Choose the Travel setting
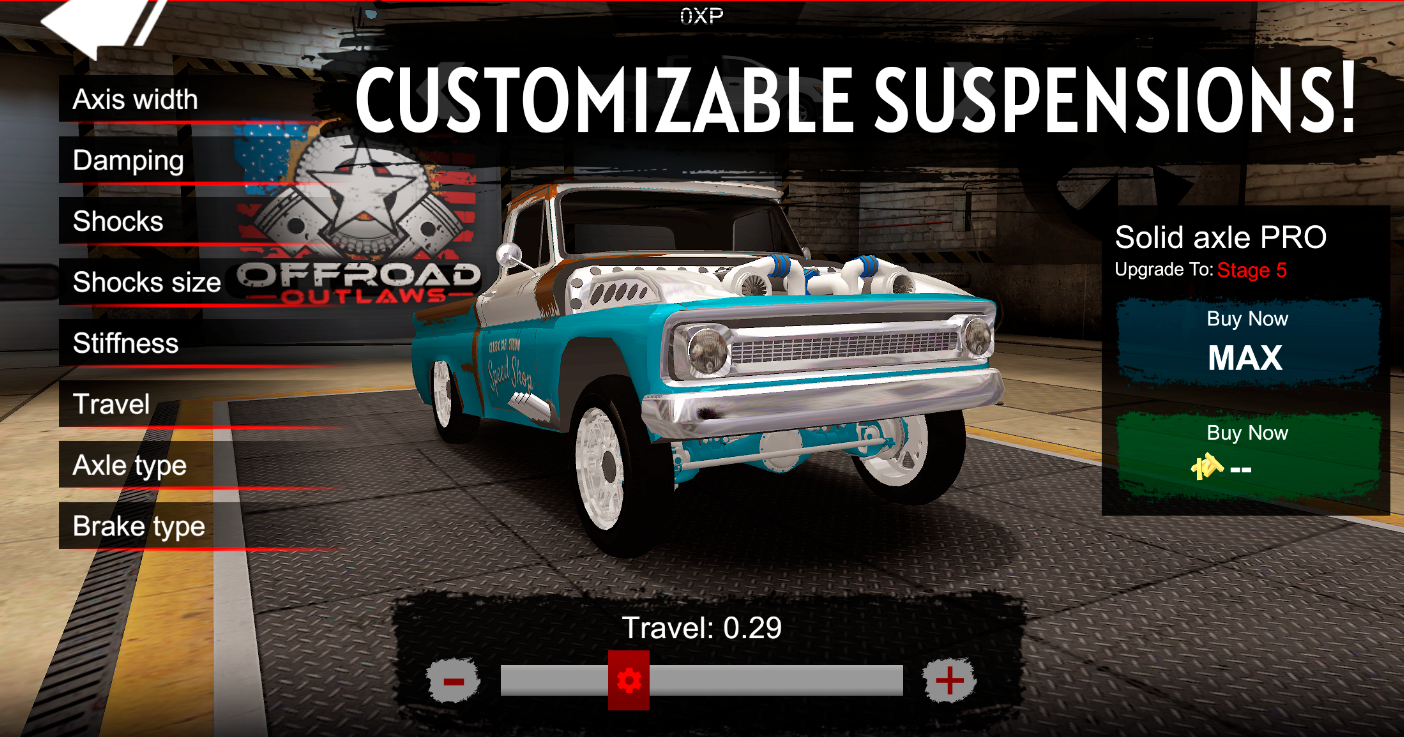 (x=111, y=405)
